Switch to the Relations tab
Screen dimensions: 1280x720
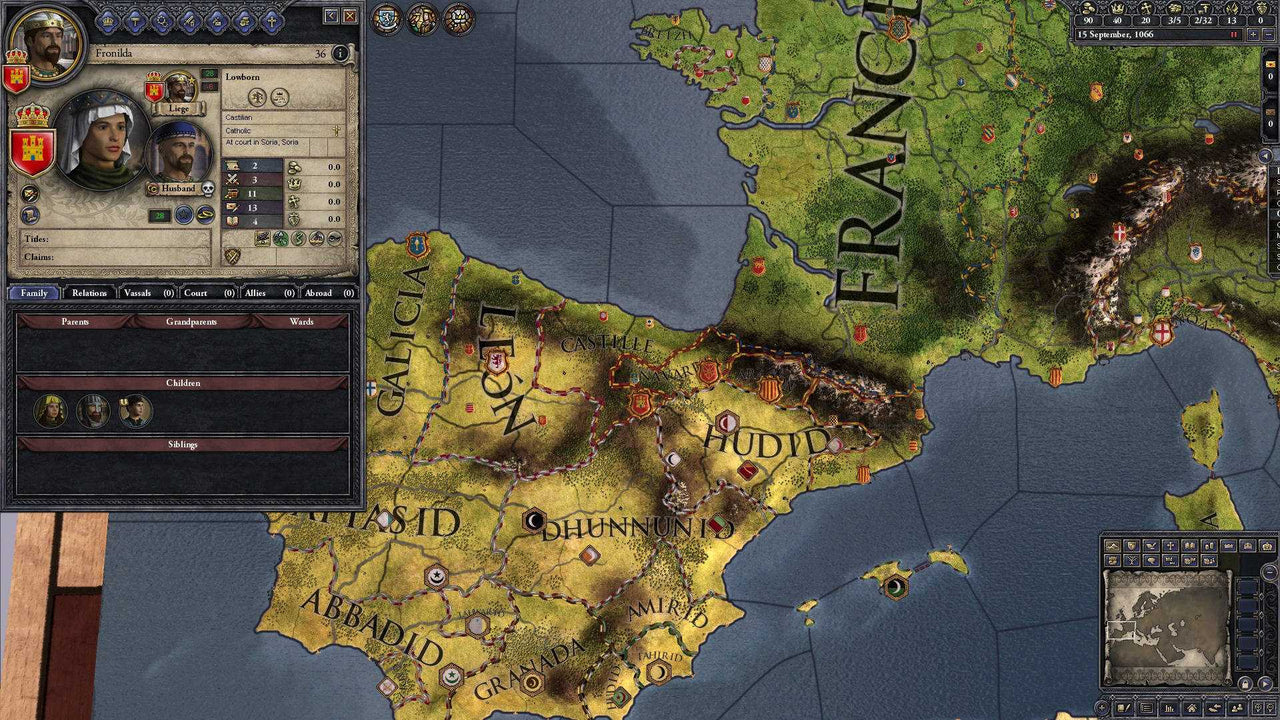pos(89,293)
